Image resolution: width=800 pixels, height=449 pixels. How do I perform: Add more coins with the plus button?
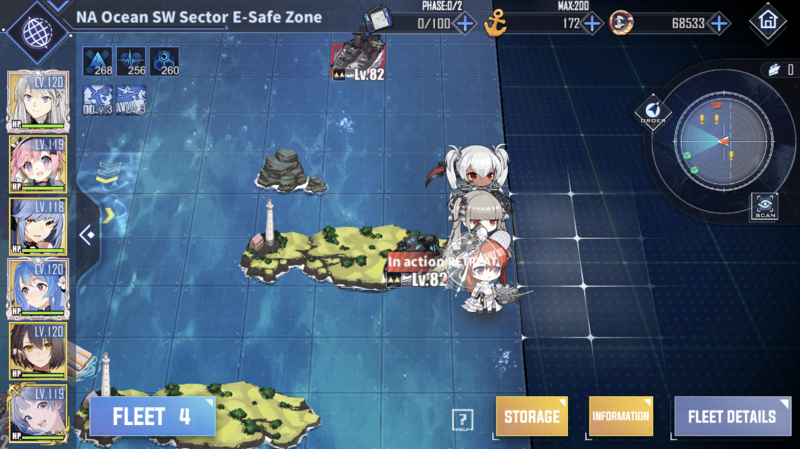(x=719, y=23)
